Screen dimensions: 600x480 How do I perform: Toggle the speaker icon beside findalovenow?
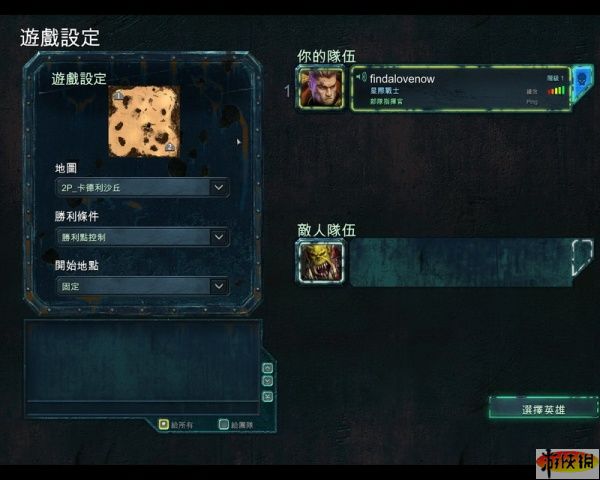361,77
